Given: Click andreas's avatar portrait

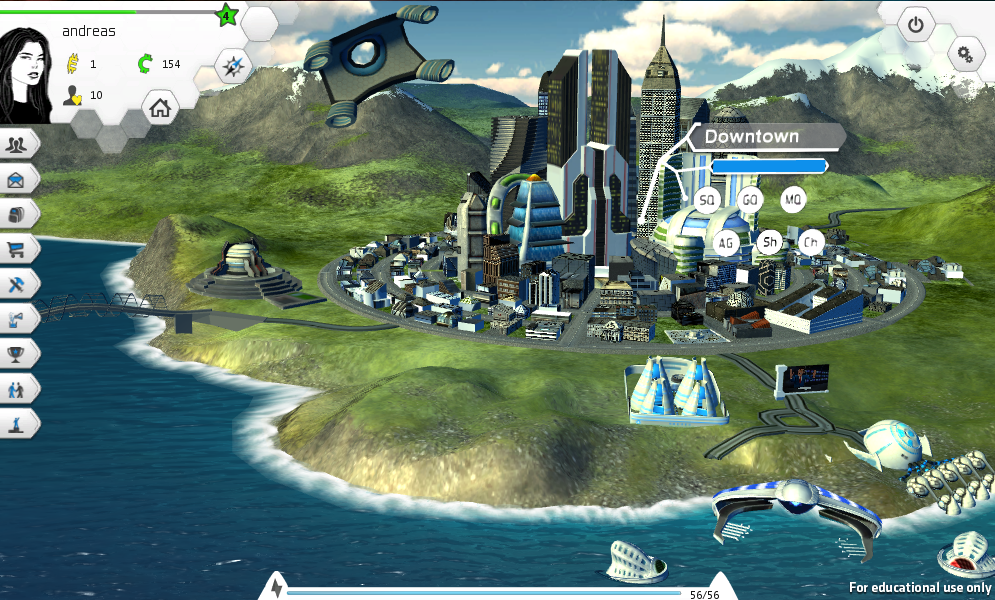Looking at the screenshot, I should (x=26, y=75).
